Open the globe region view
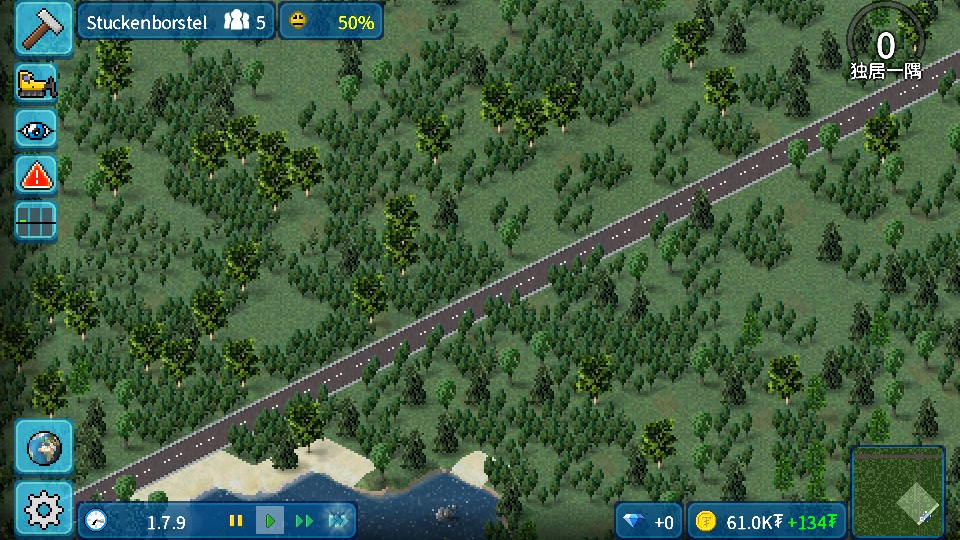Viewport: 960px width, 540px height. pos(44,447)
